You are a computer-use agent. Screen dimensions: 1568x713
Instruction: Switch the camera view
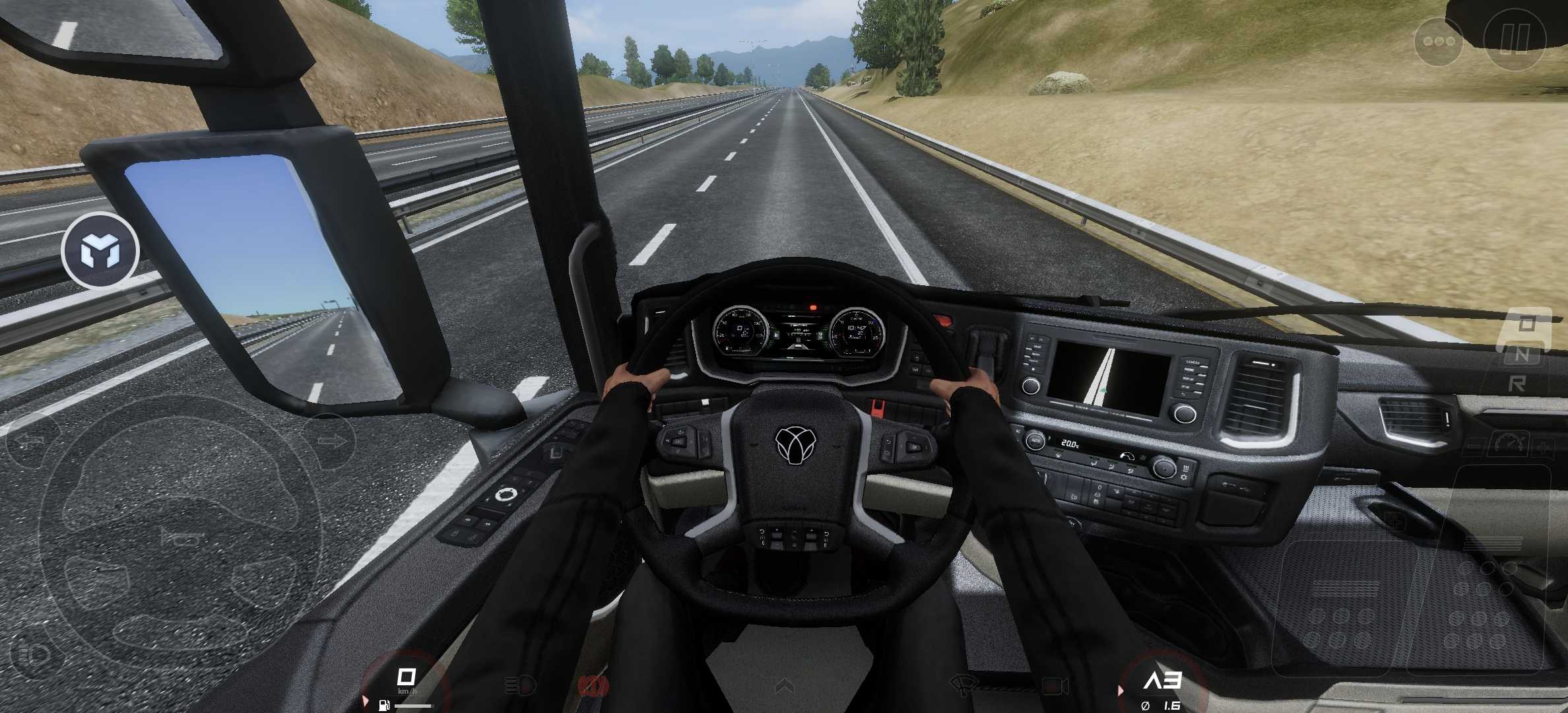coord(1055,687)
